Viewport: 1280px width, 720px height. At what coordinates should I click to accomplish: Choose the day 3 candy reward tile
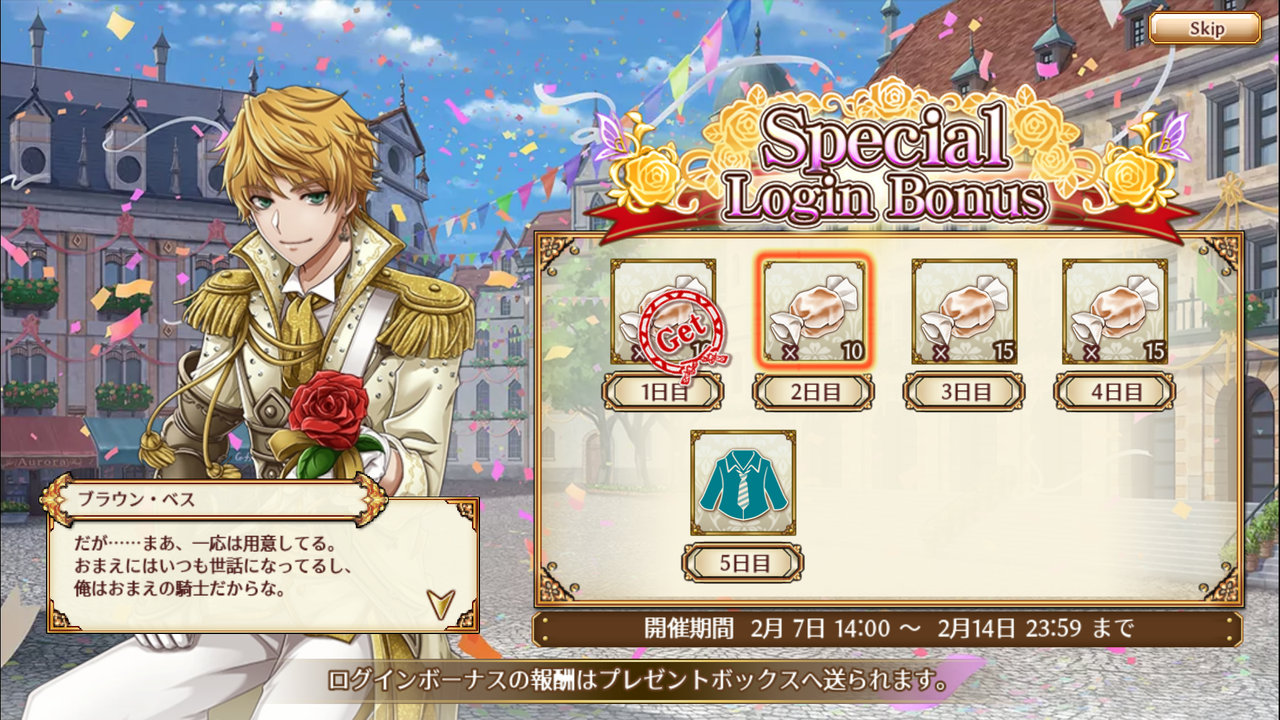click(x=964, y=312)
